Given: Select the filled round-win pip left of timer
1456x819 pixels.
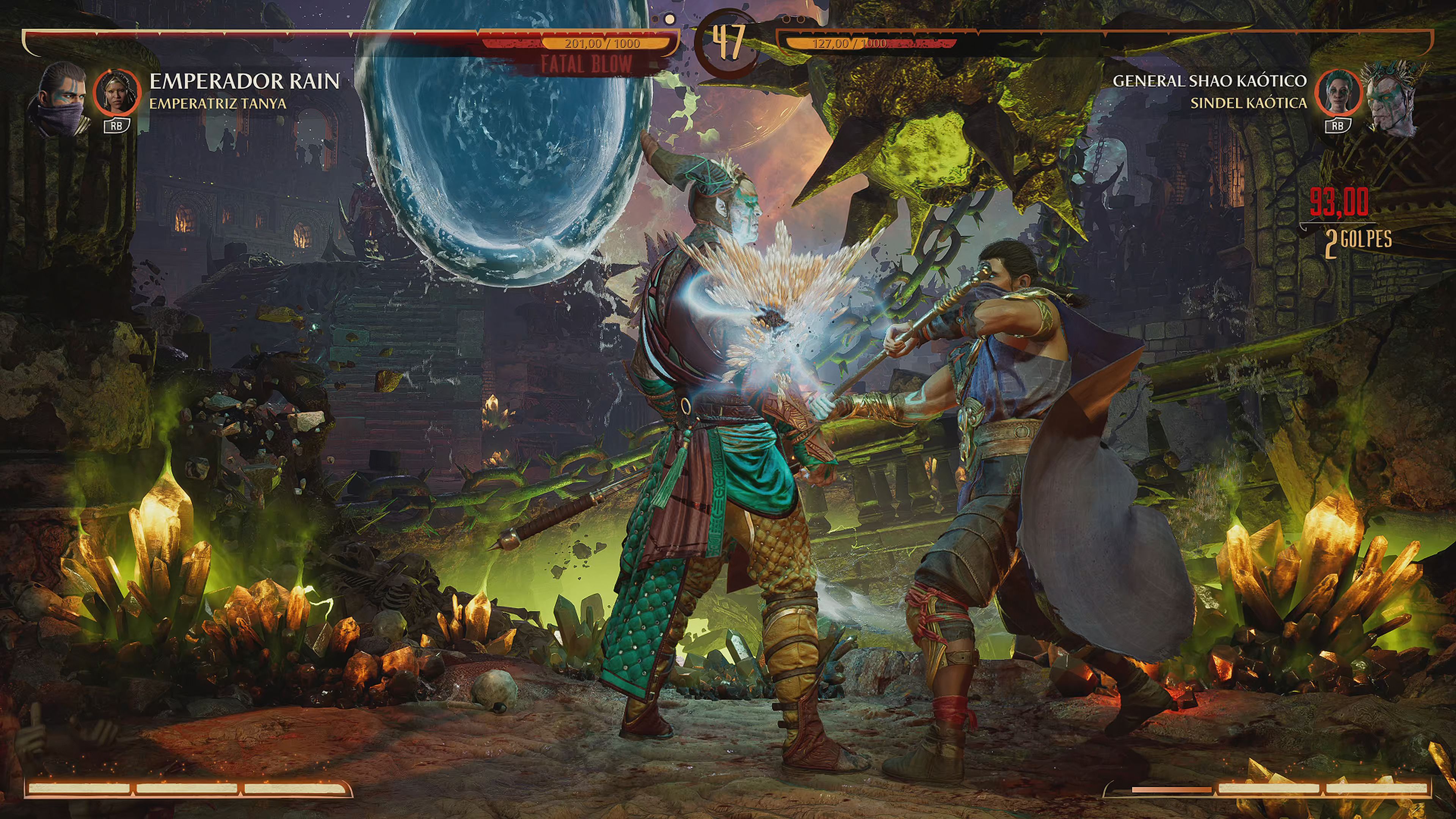Looking at the screenshot, I should pos(670,20).
